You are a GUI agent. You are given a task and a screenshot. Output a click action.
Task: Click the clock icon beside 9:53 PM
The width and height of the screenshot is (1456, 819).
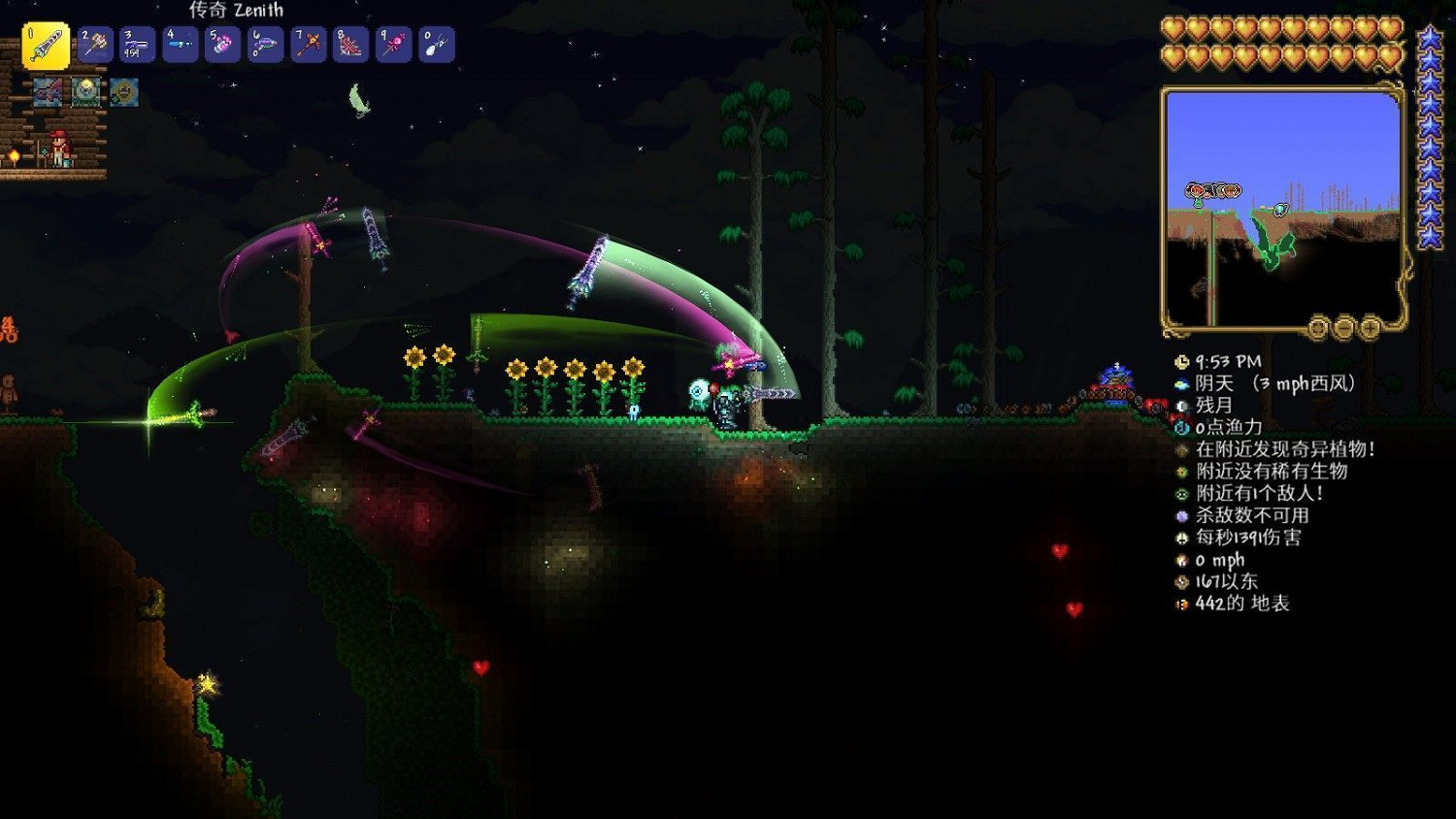[1181, 362]
